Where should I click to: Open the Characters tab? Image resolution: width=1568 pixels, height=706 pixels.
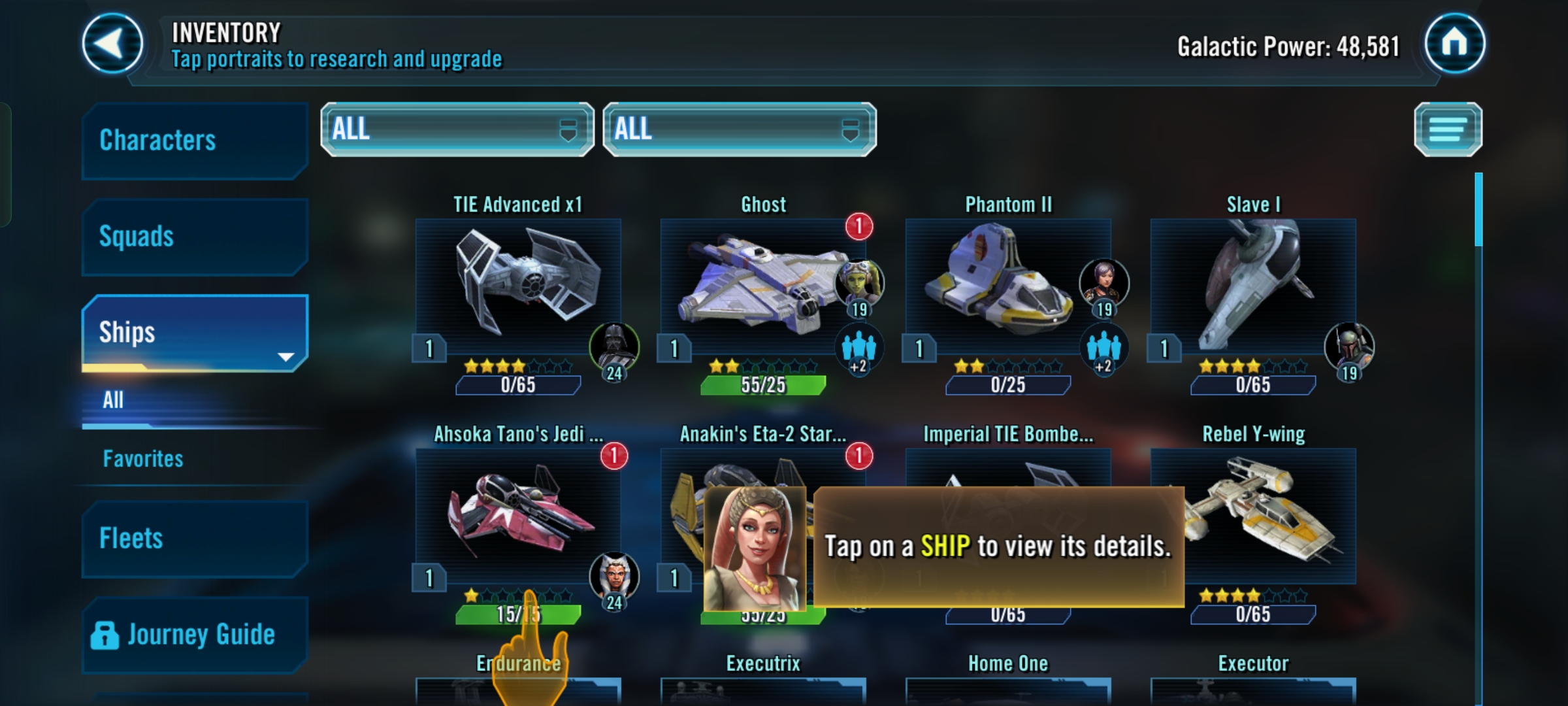click(194, 141)
